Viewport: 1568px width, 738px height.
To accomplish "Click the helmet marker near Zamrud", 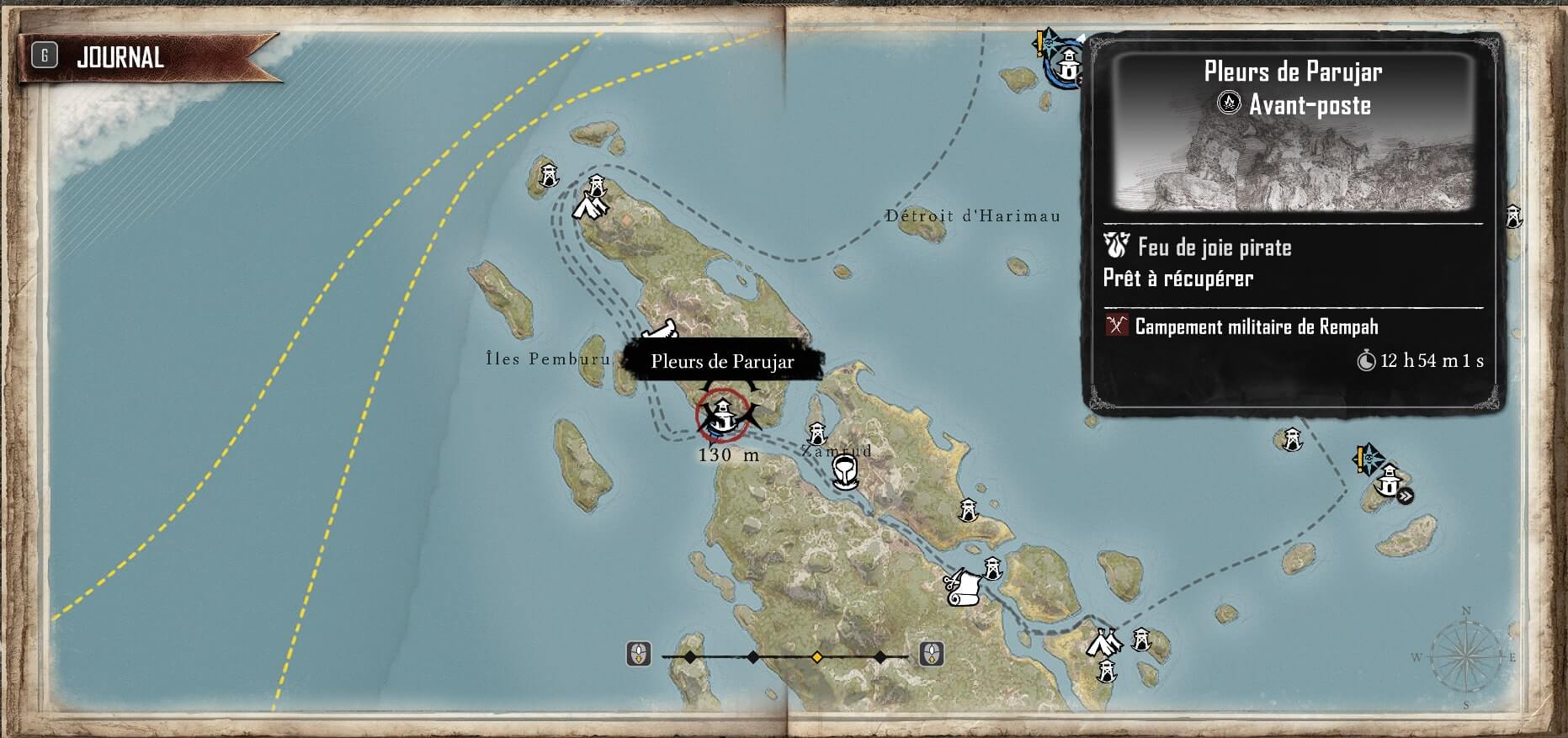I will [x=844, y=473].
